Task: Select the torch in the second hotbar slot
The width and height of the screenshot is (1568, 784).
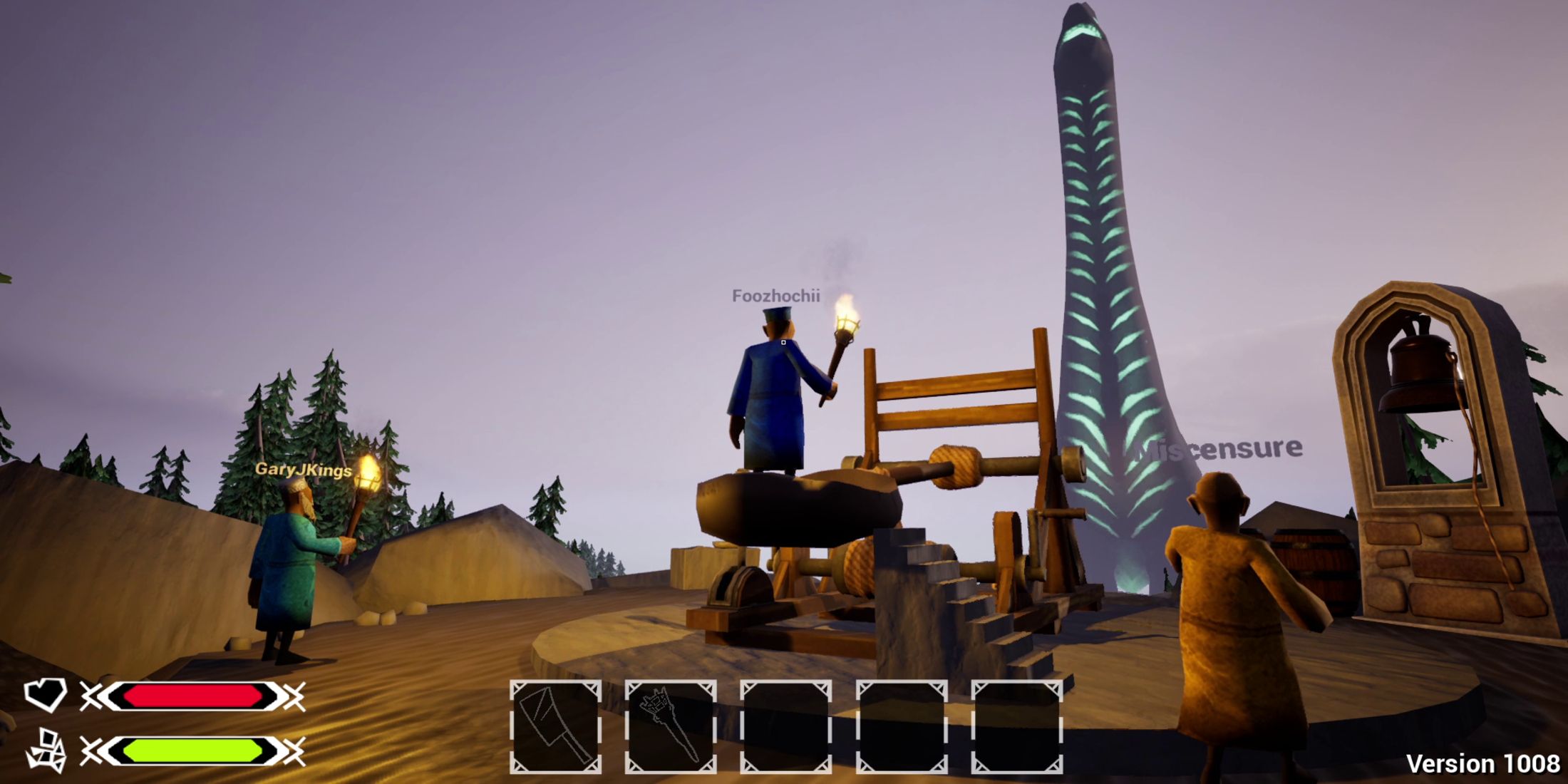Action: (671, 722)
